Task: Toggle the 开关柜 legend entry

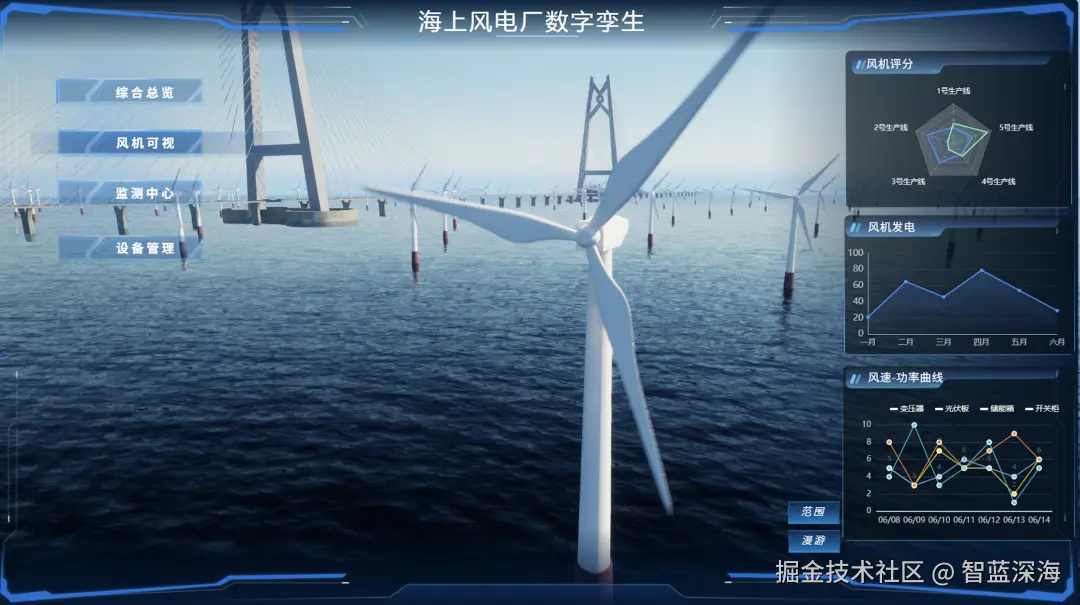Action: pos(1043,408)
